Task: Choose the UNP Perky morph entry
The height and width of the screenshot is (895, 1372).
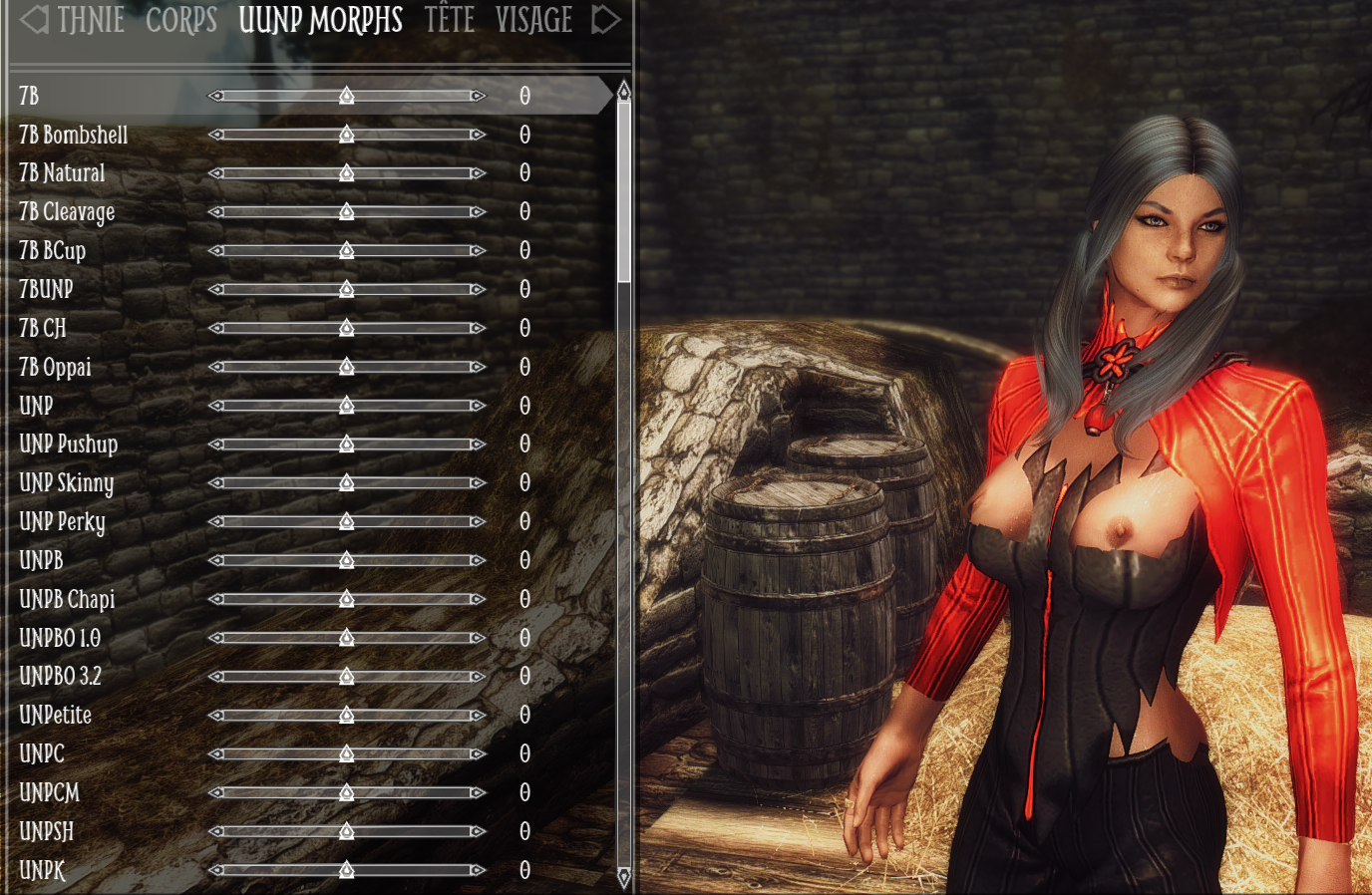Action: (x=62, y=521)
